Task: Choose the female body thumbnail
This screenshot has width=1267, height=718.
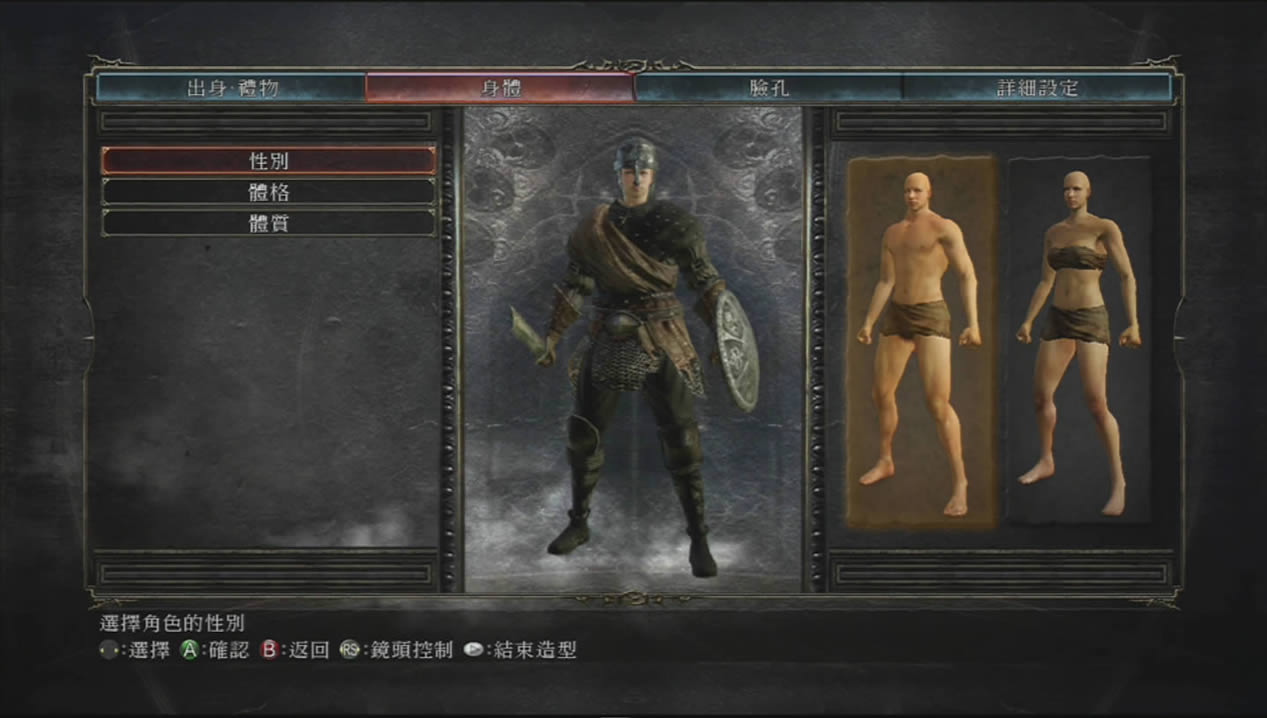Action: pyautogui.click(x=1078, y=342)
